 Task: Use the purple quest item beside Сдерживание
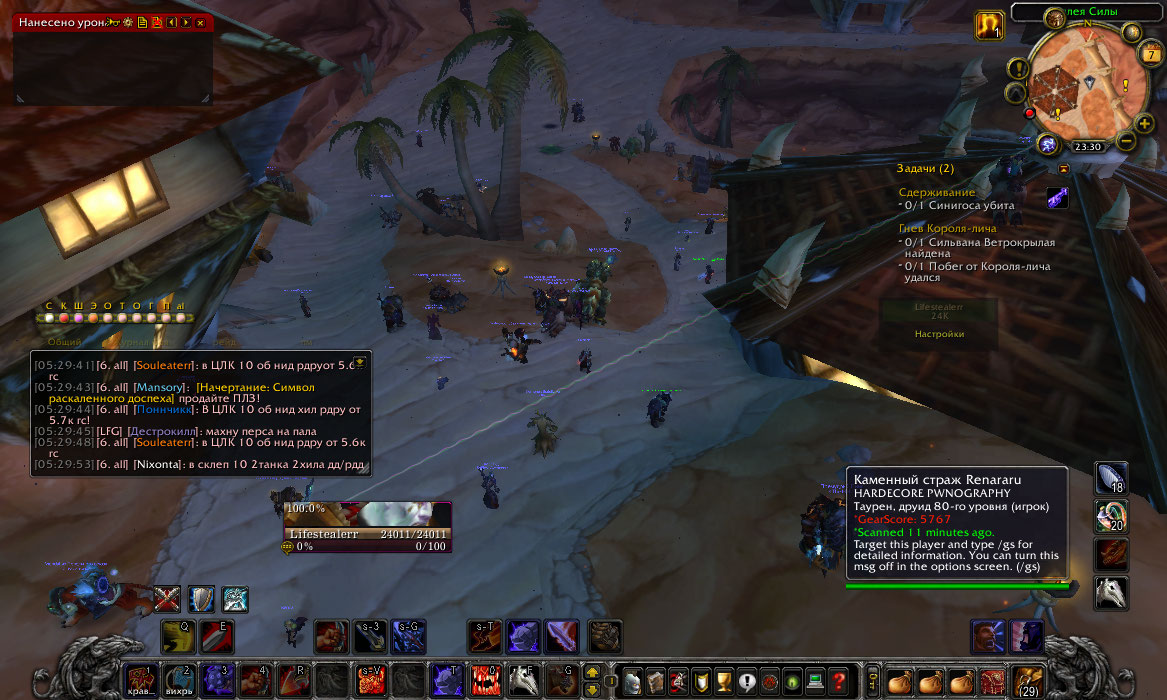[1057, 198]
